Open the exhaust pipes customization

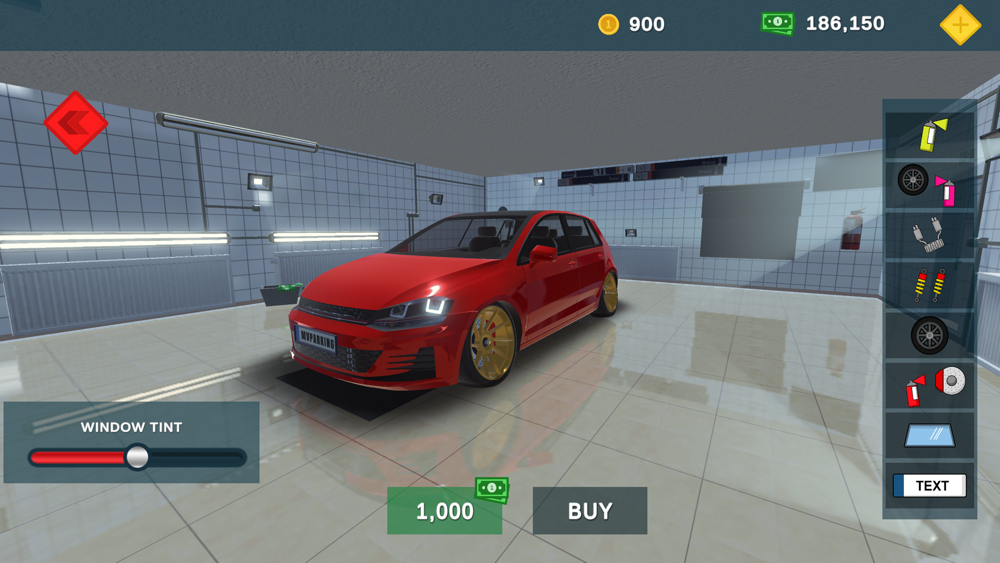[929, 236]
